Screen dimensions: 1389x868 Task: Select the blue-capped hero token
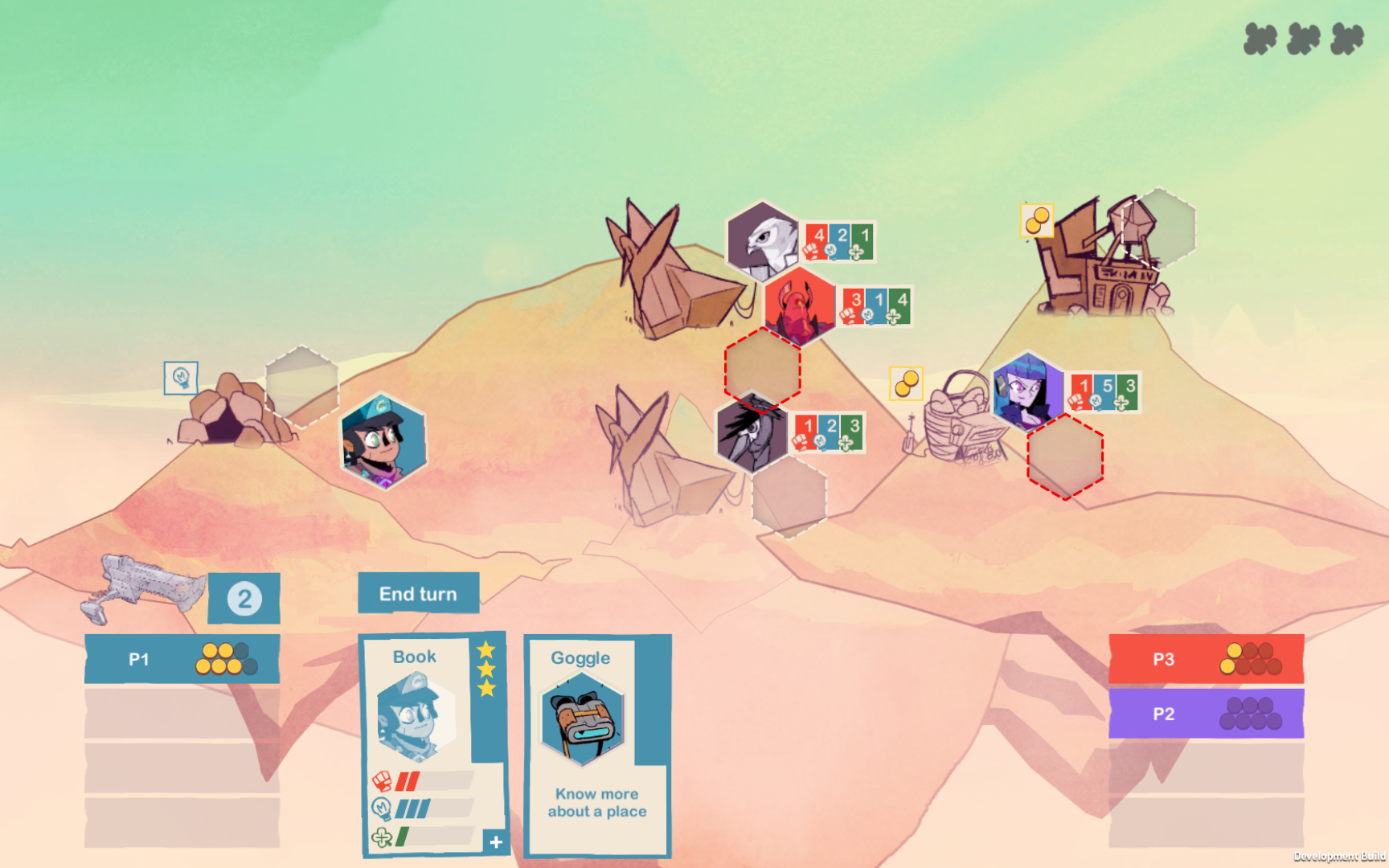(x=383, y=440)
